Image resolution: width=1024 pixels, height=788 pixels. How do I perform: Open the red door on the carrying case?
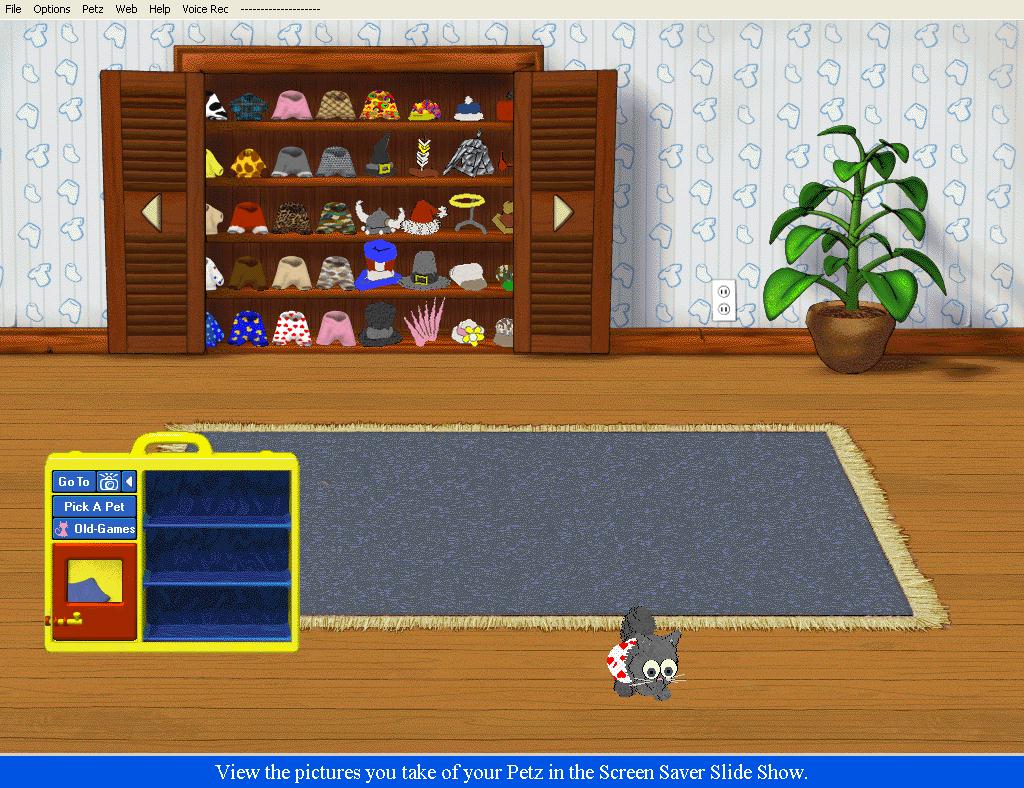click(93, 590)
